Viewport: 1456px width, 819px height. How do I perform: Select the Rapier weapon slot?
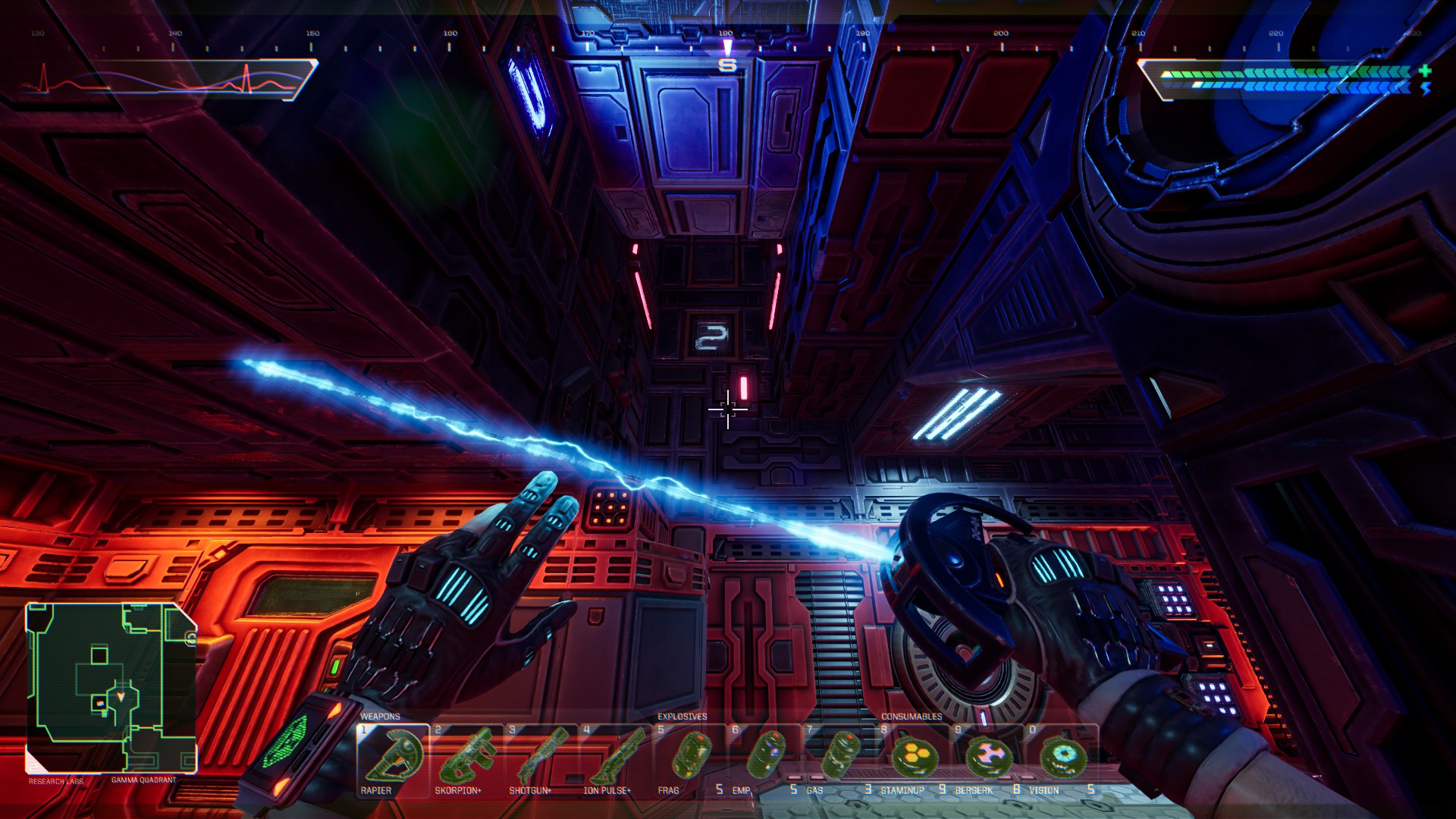393,760
